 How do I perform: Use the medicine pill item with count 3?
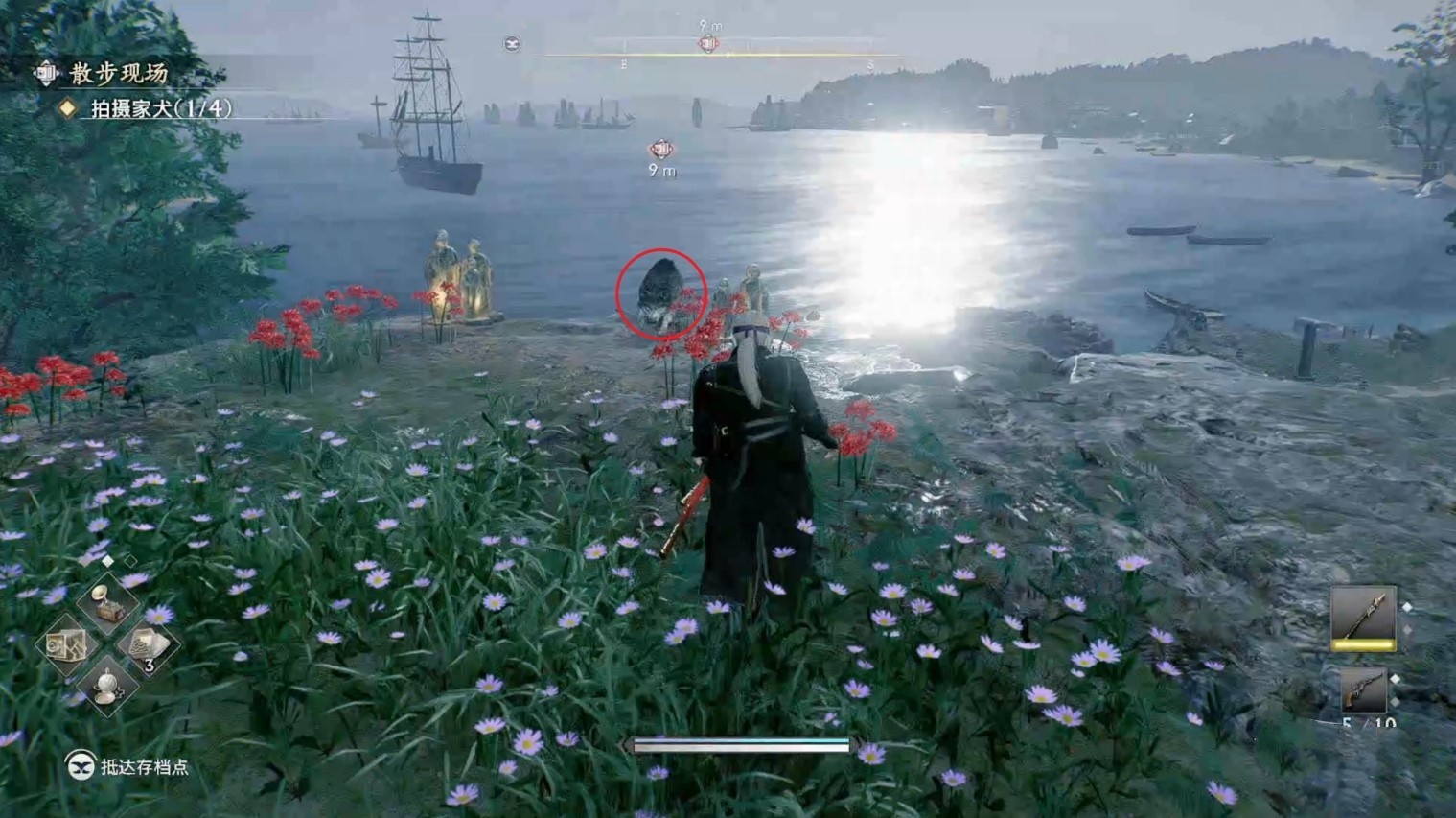[x=147, y=645]
